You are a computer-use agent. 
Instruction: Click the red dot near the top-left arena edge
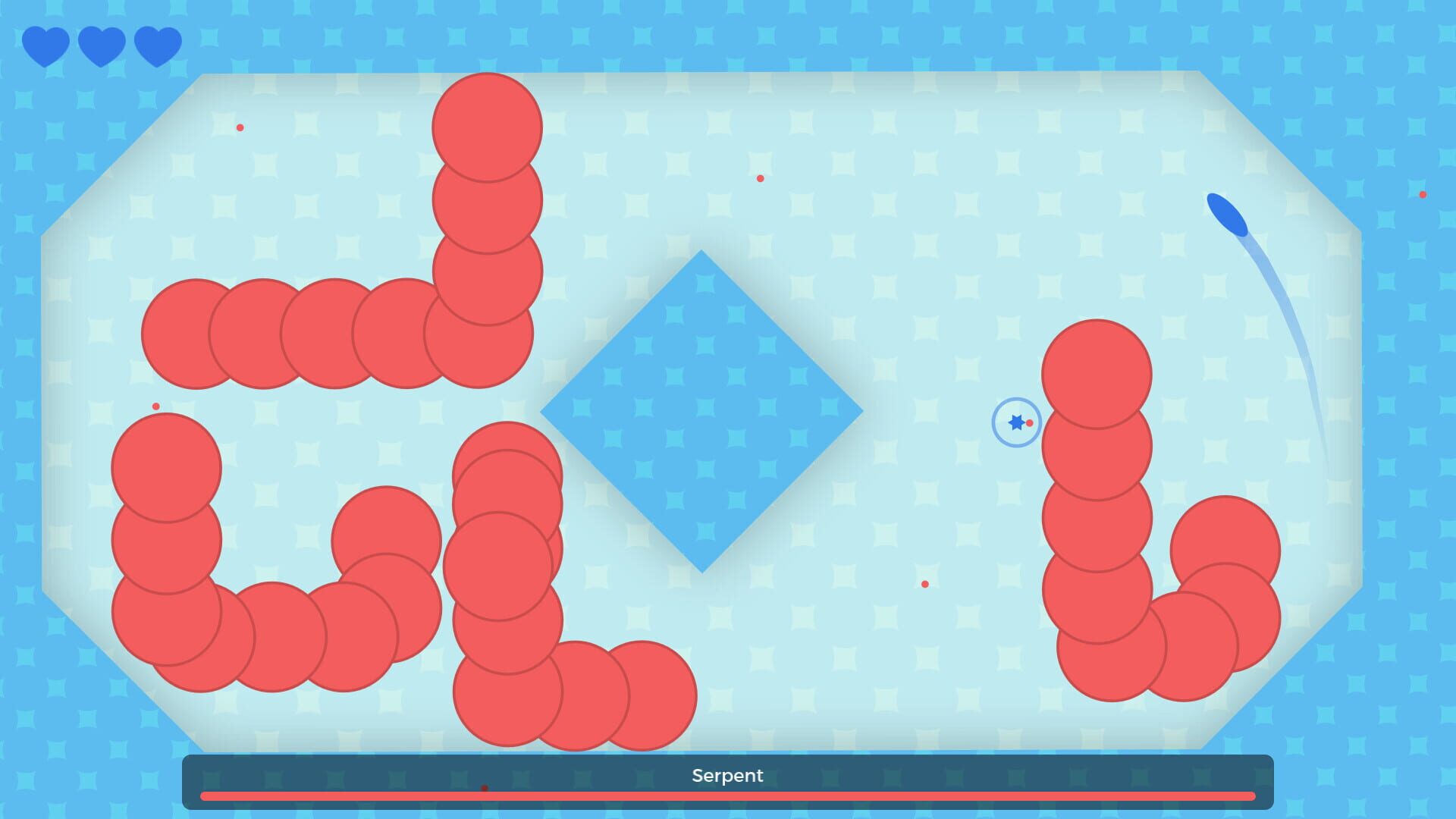click(240, 127)
